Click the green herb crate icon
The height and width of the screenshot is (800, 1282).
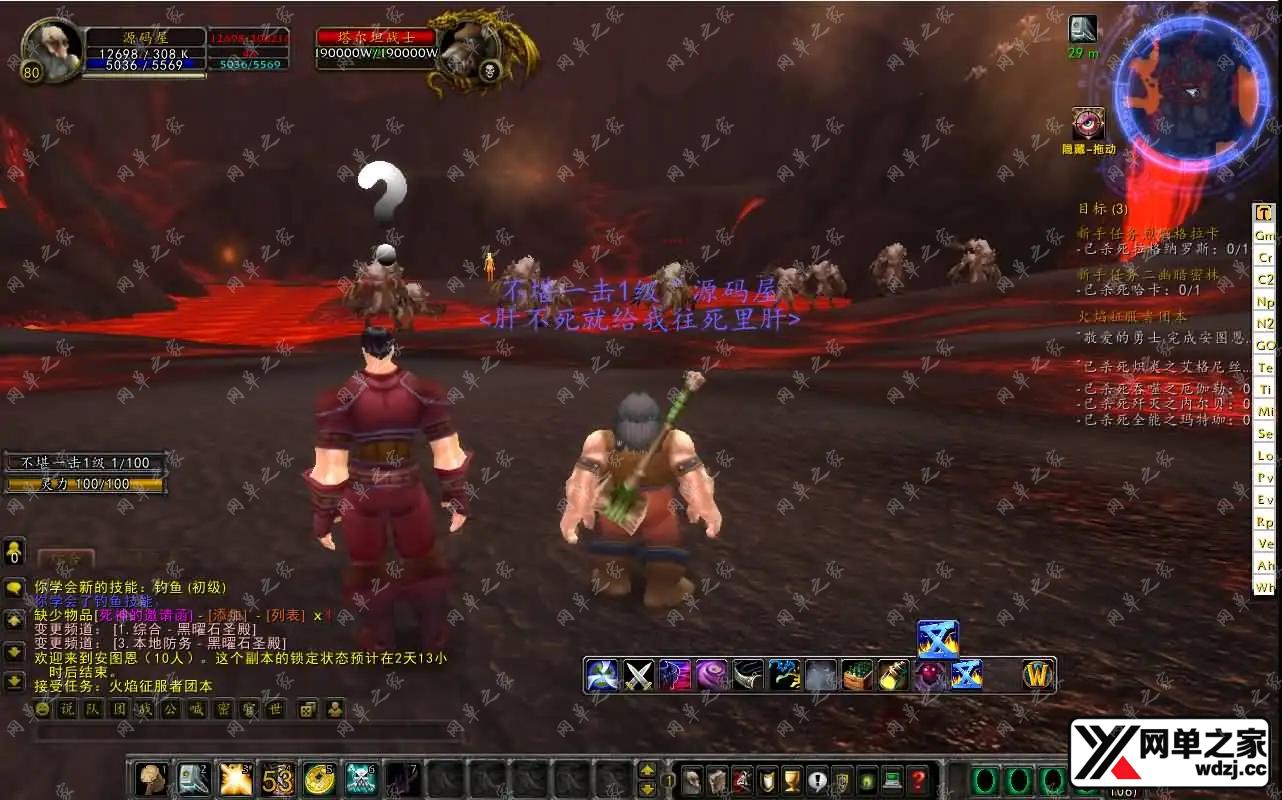click(x=857, y=676)
